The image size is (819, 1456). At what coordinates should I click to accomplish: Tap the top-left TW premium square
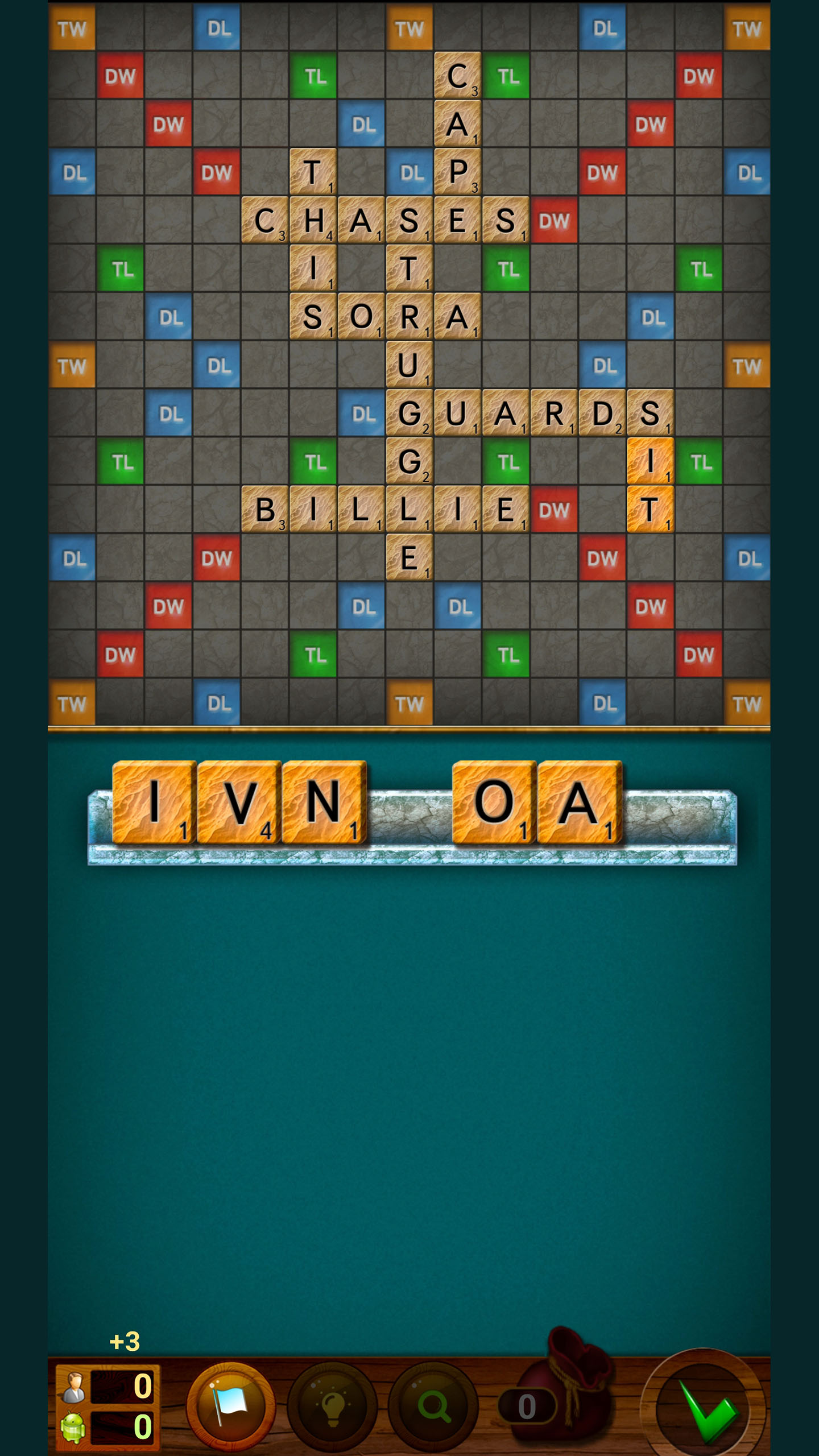click(x=72, y=27)
